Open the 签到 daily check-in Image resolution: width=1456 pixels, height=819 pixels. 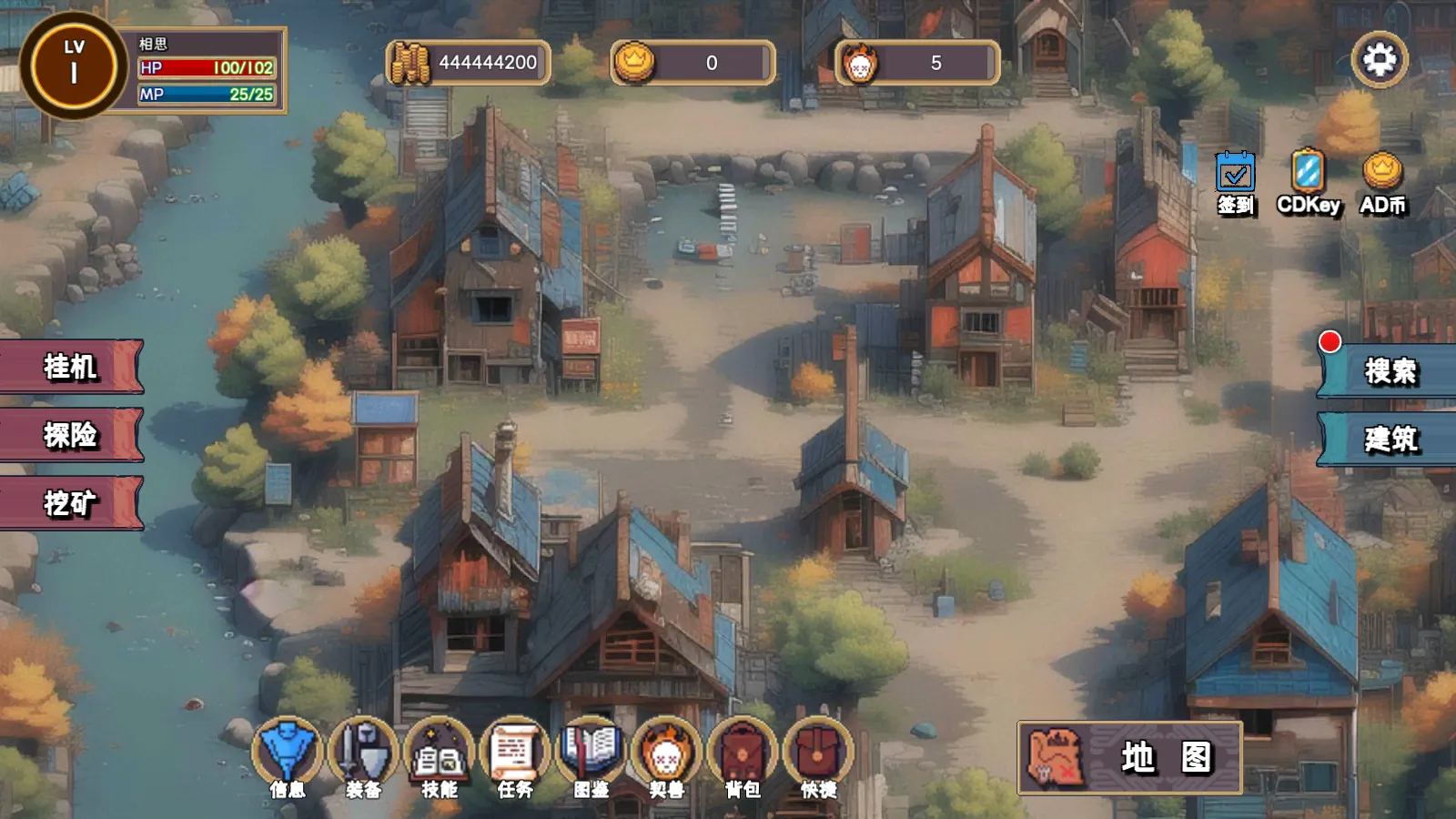1235,182
